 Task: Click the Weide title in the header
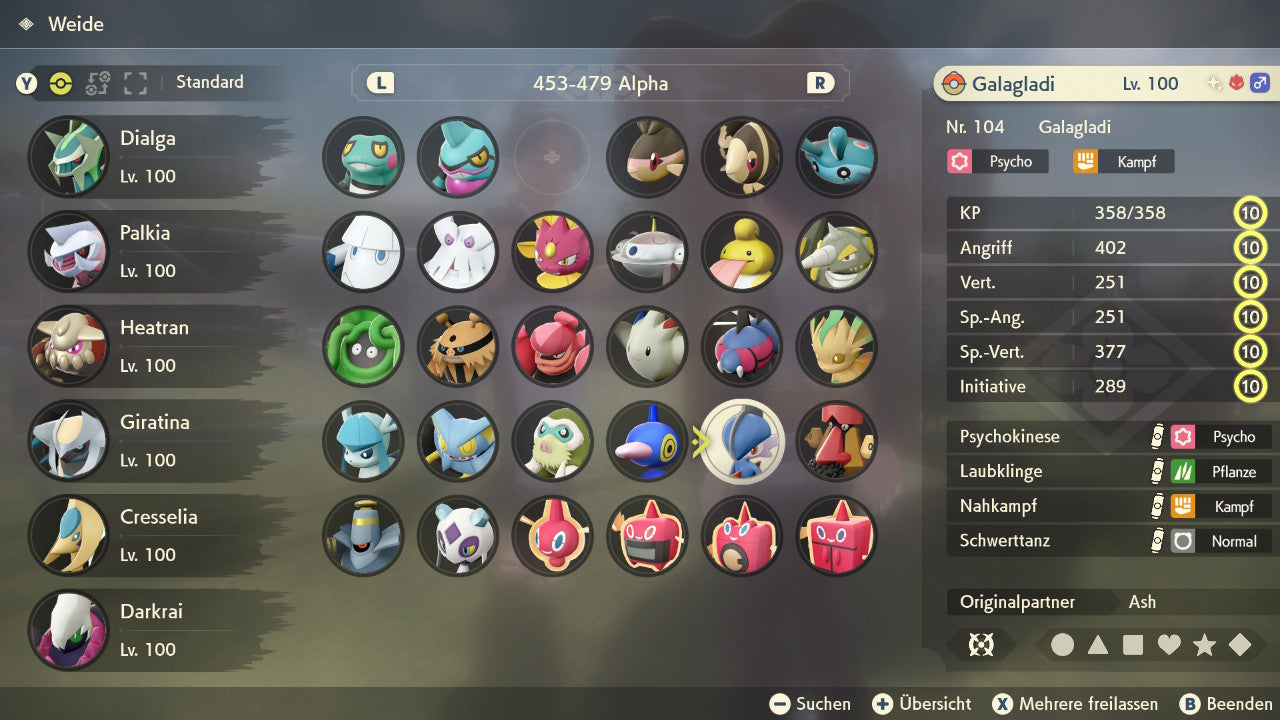77,24
